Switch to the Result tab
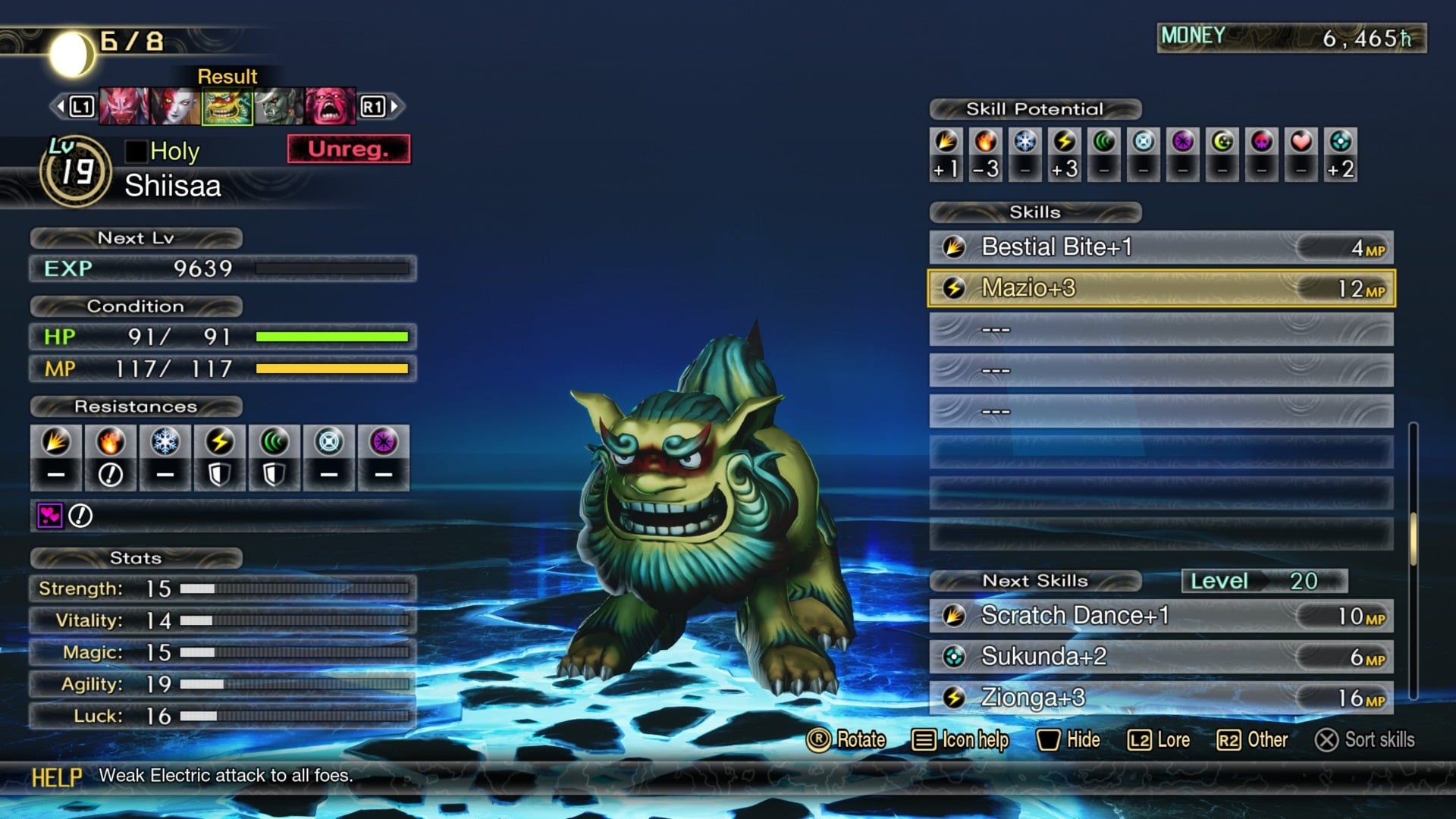Screen dimensions: 1456x819 pyautogui.click(x=226, y=76)
